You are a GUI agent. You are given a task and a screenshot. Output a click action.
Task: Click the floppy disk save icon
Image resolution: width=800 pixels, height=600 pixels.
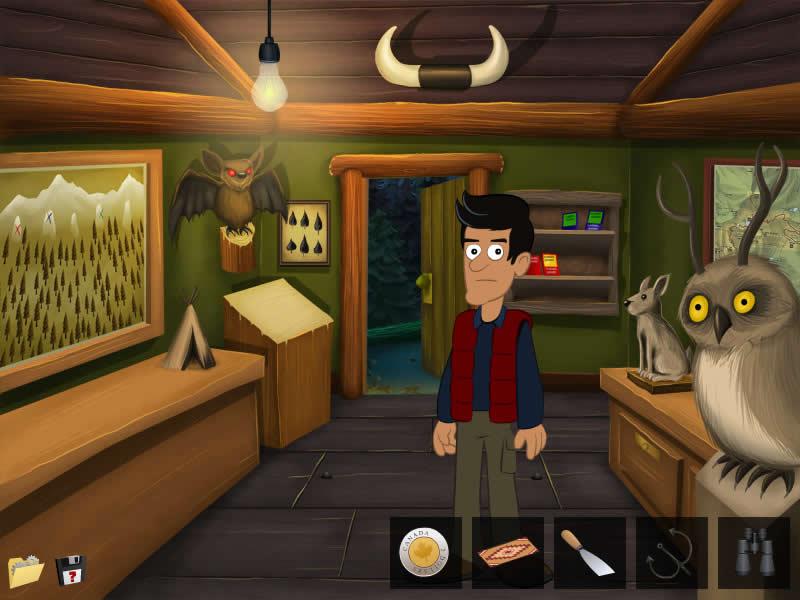(70, 570)
